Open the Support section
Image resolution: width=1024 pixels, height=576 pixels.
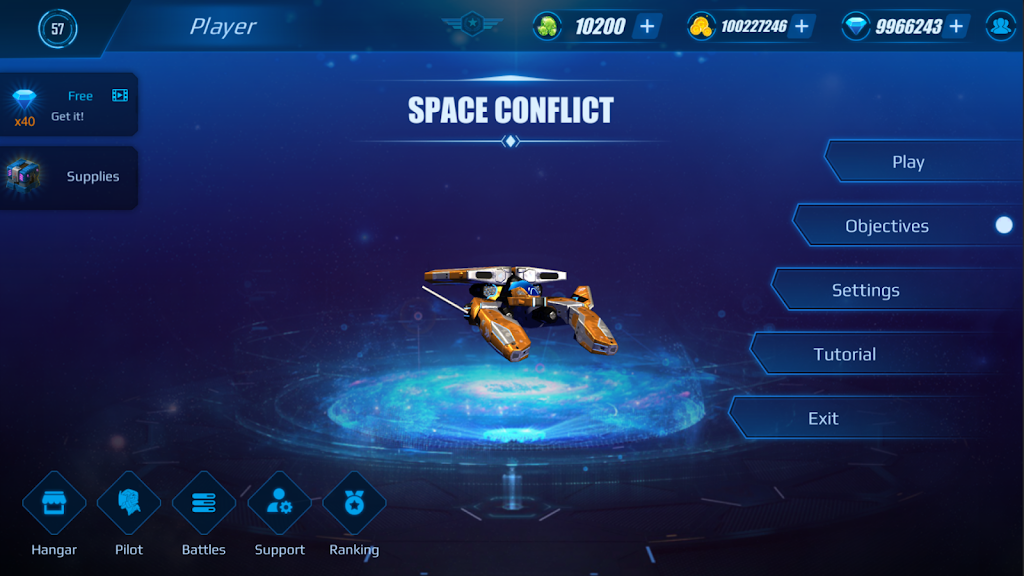click(x=279, y=503)
